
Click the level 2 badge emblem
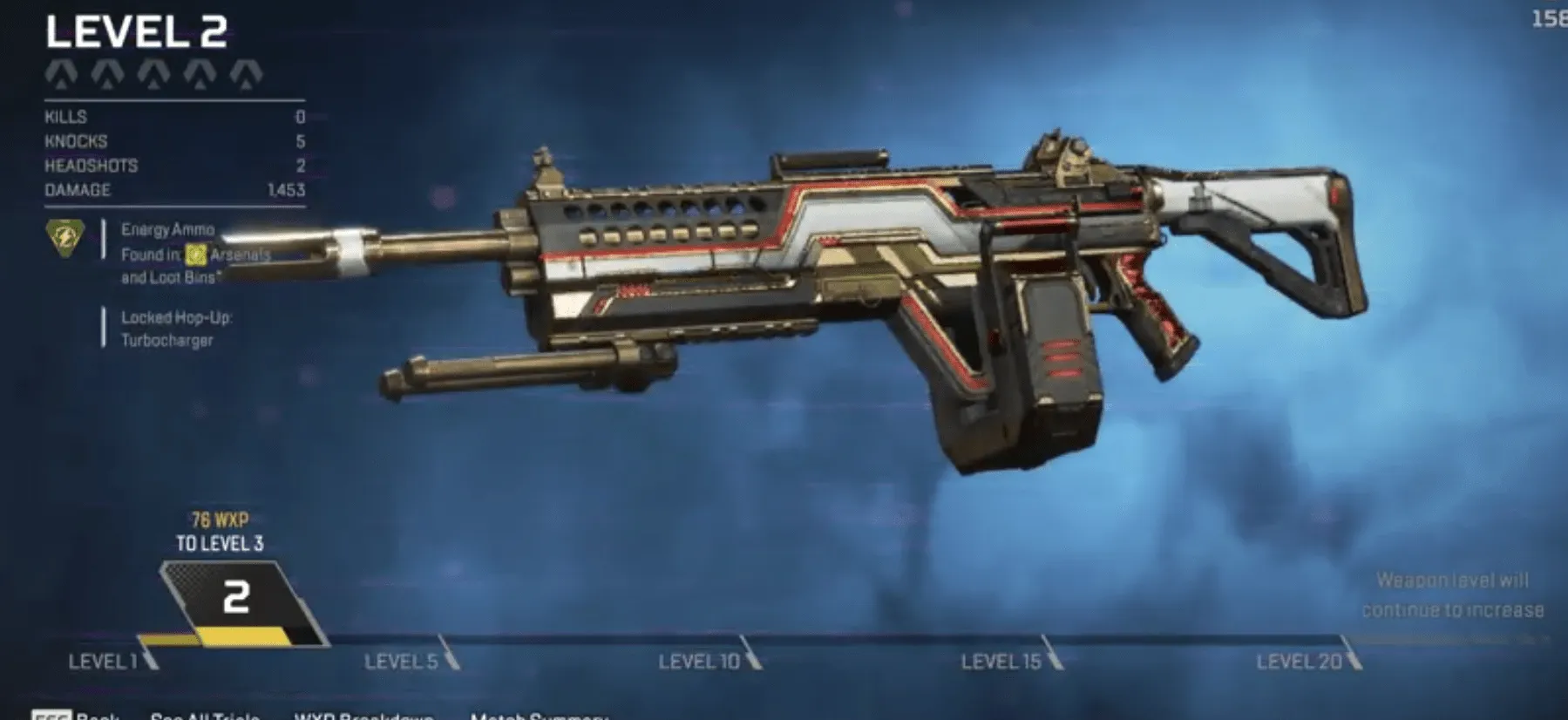click(235, 597)
